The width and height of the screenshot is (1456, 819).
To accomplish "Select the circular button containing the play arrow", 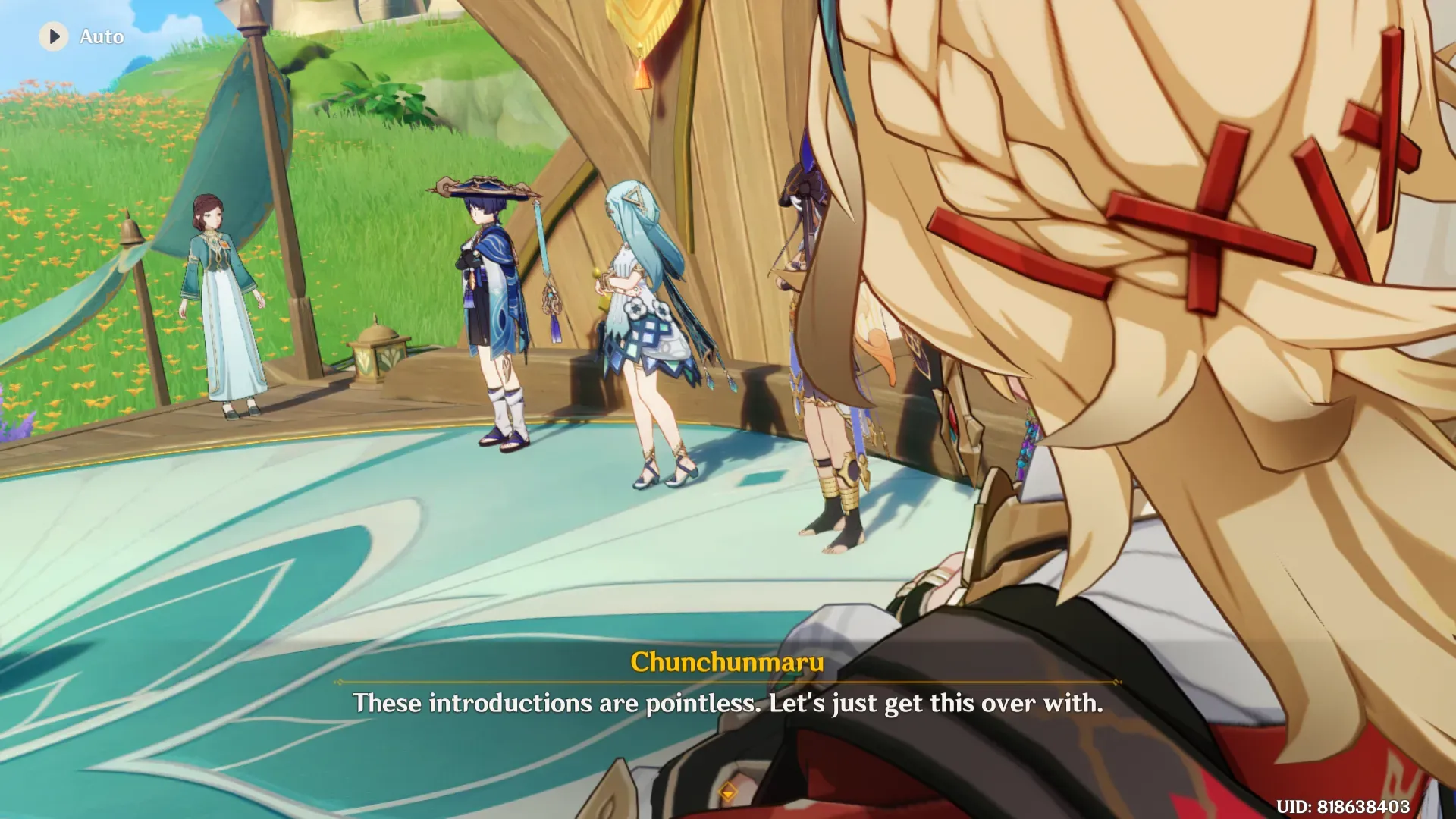I will pyautogui.click(x=53, y=36).
